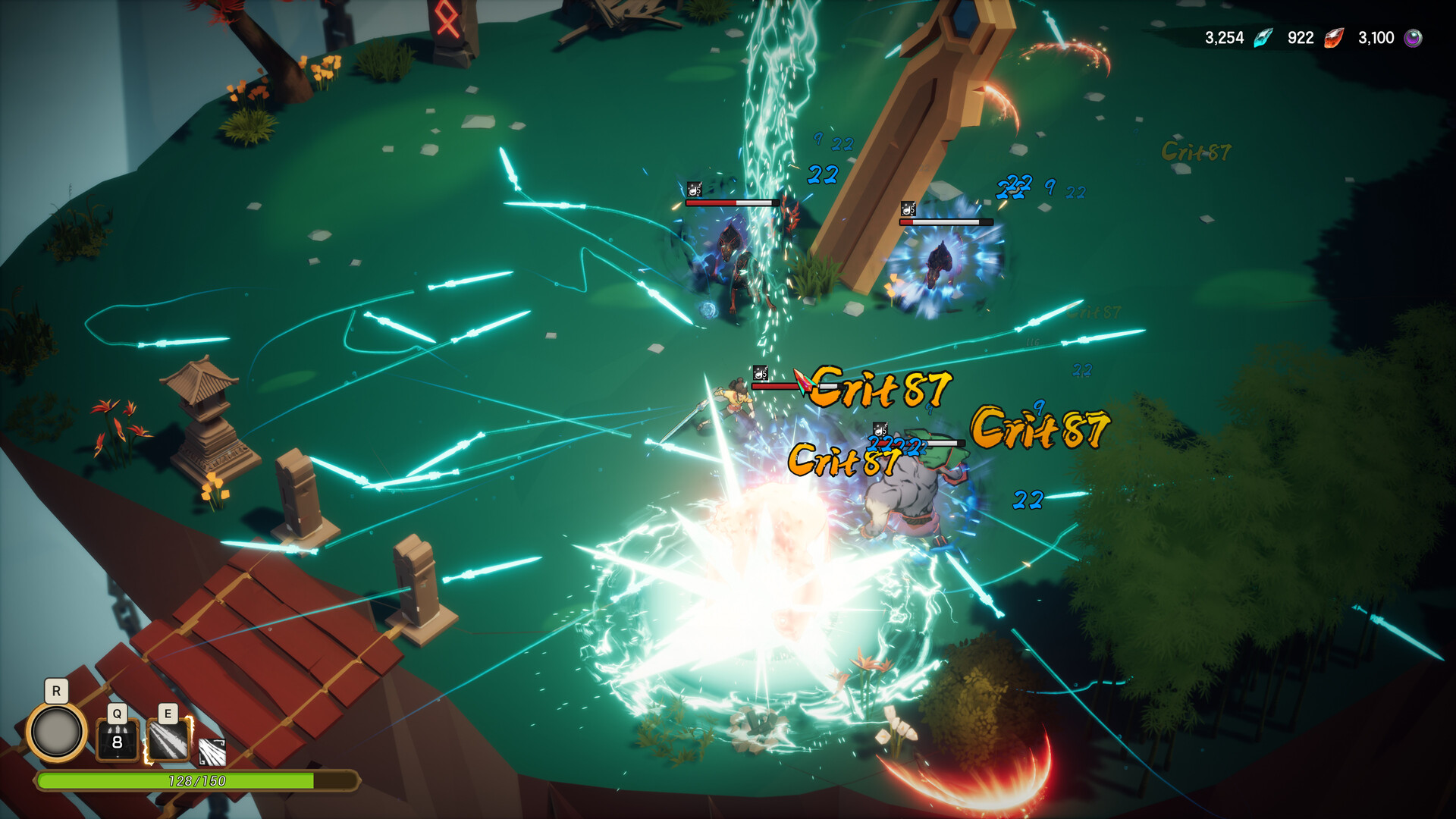The width and height of the screenshot is (1456, 819).
Task: Click the purple orb icon in top-right corner
Action: (1412, 37)
